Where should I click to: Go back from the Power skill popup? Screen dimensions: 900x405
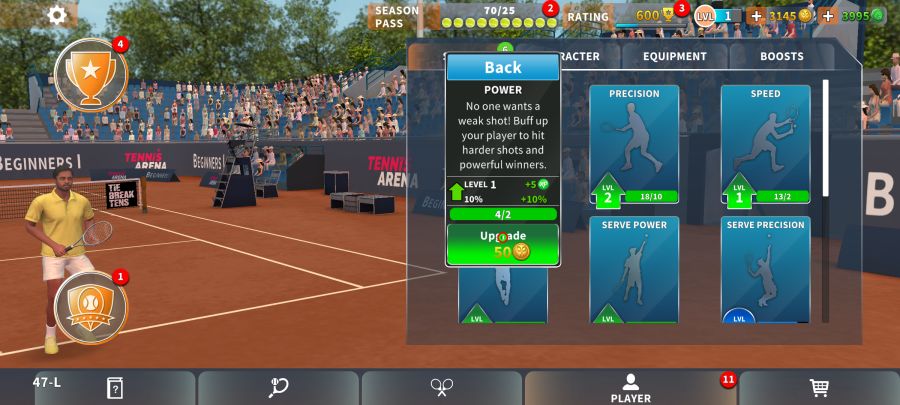click(x=502, y=67)
